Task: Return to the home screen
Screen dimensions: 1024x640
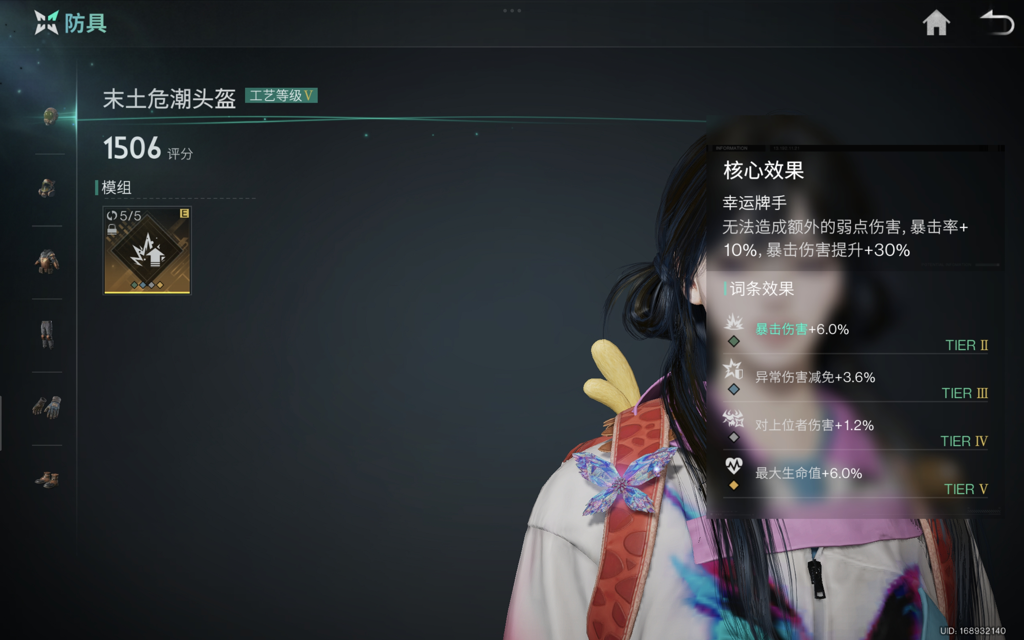Action: (x=936, y=23)
